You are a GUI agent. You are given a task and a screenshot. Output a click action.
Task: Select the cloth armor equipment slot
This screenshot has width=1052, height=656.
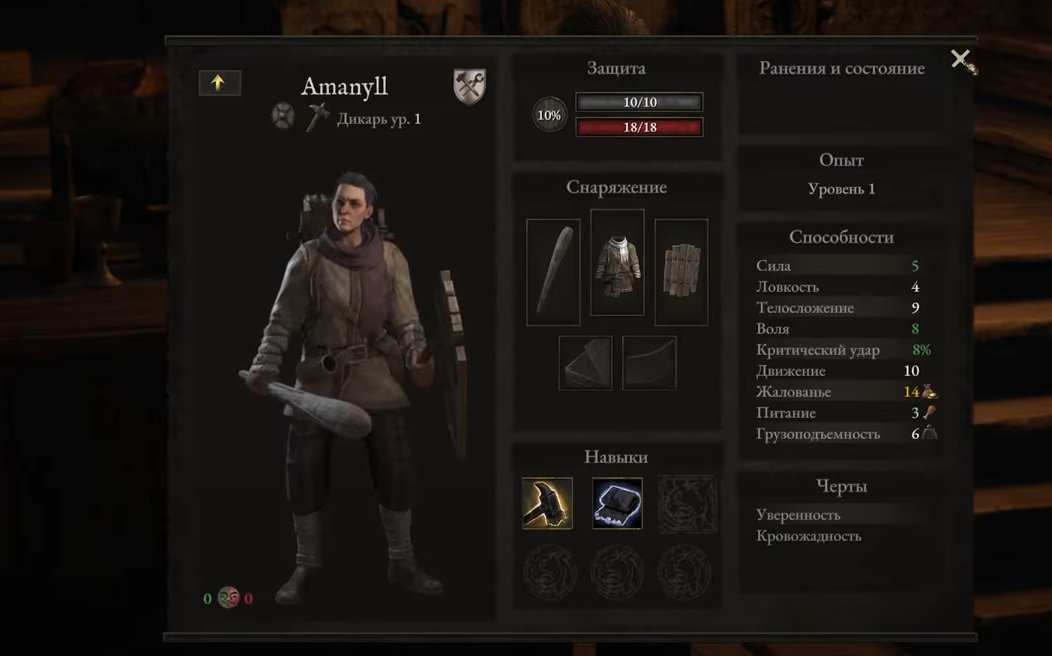tap(617, 263)
